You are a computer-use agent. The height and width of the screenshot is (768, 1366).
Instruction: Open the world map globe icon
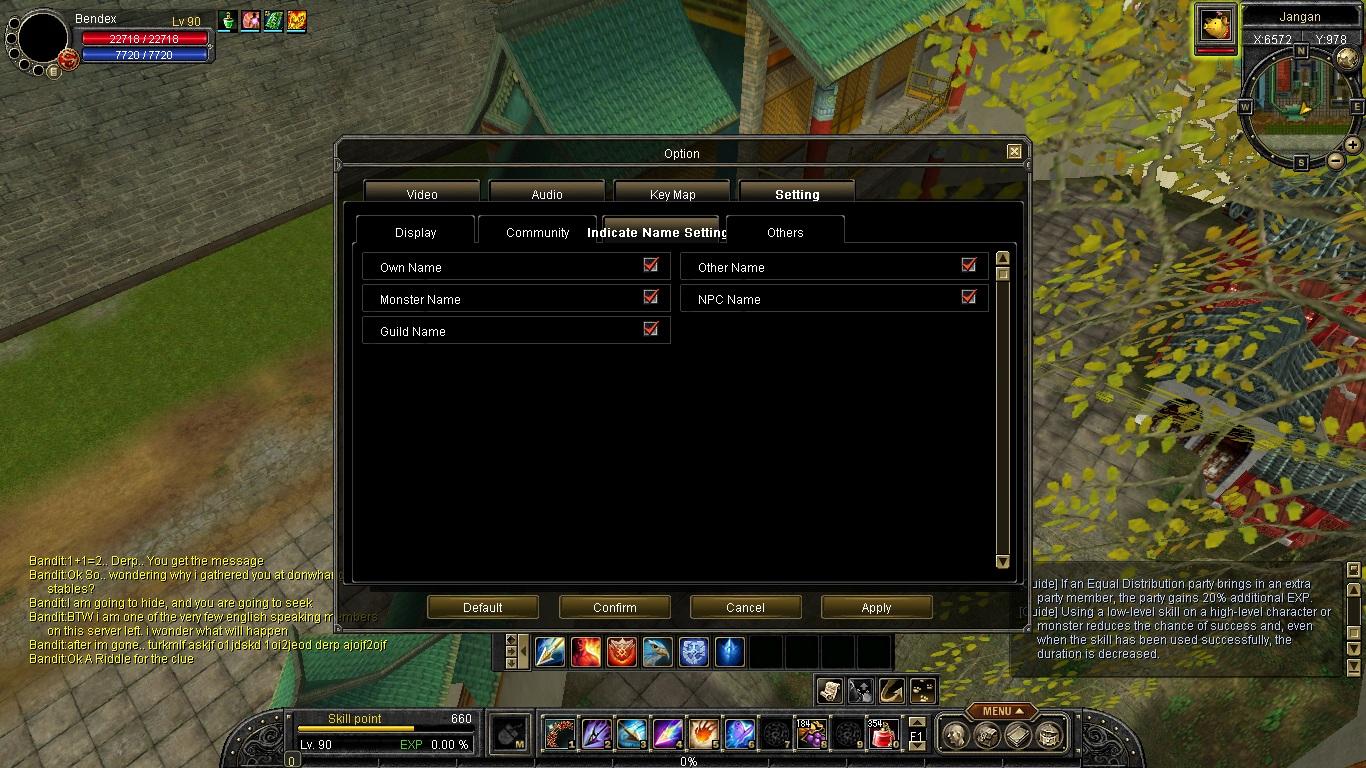coord(1347,58)
